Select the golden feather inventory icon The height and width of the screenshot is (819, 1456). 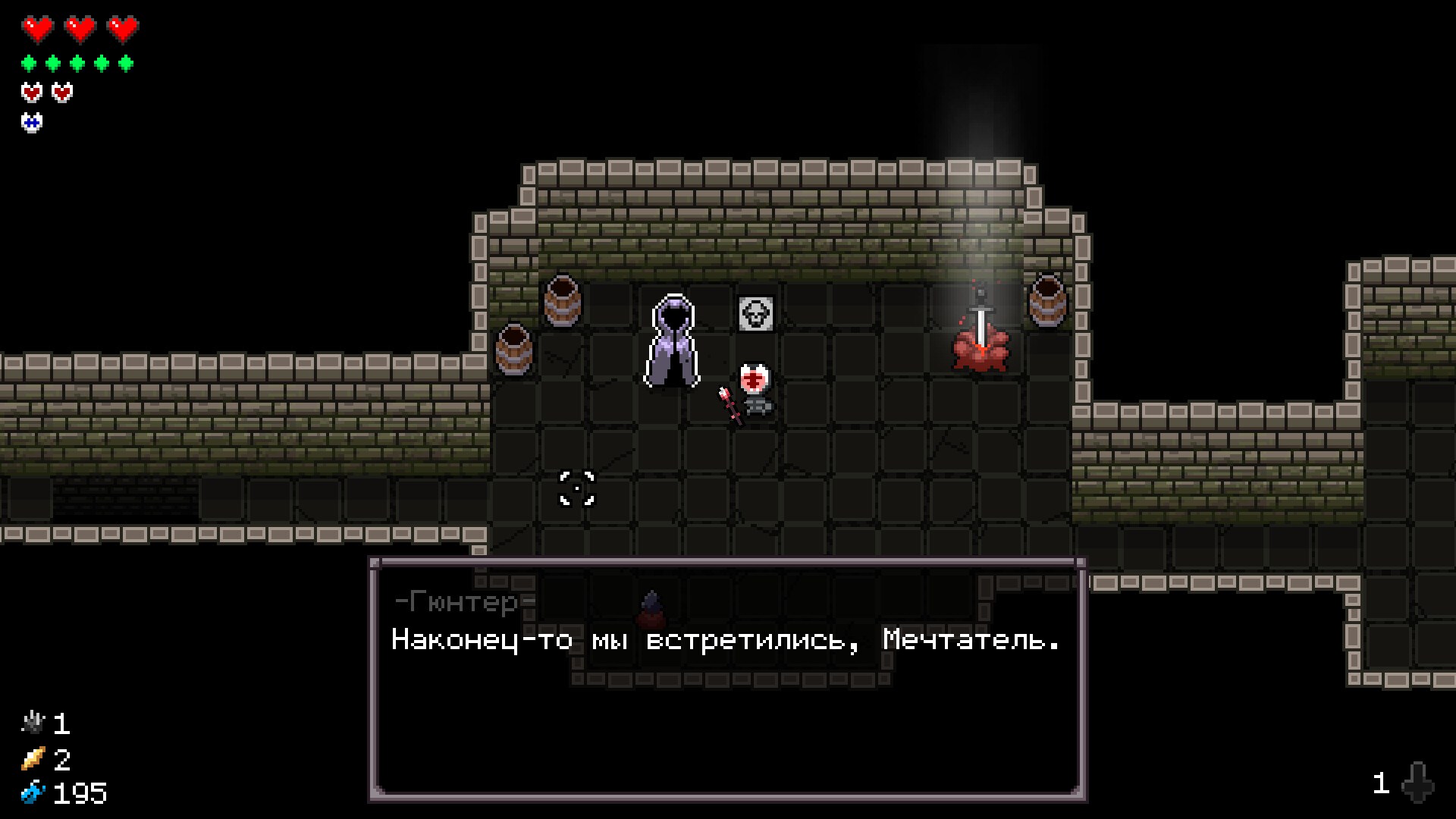coord(34,760)
